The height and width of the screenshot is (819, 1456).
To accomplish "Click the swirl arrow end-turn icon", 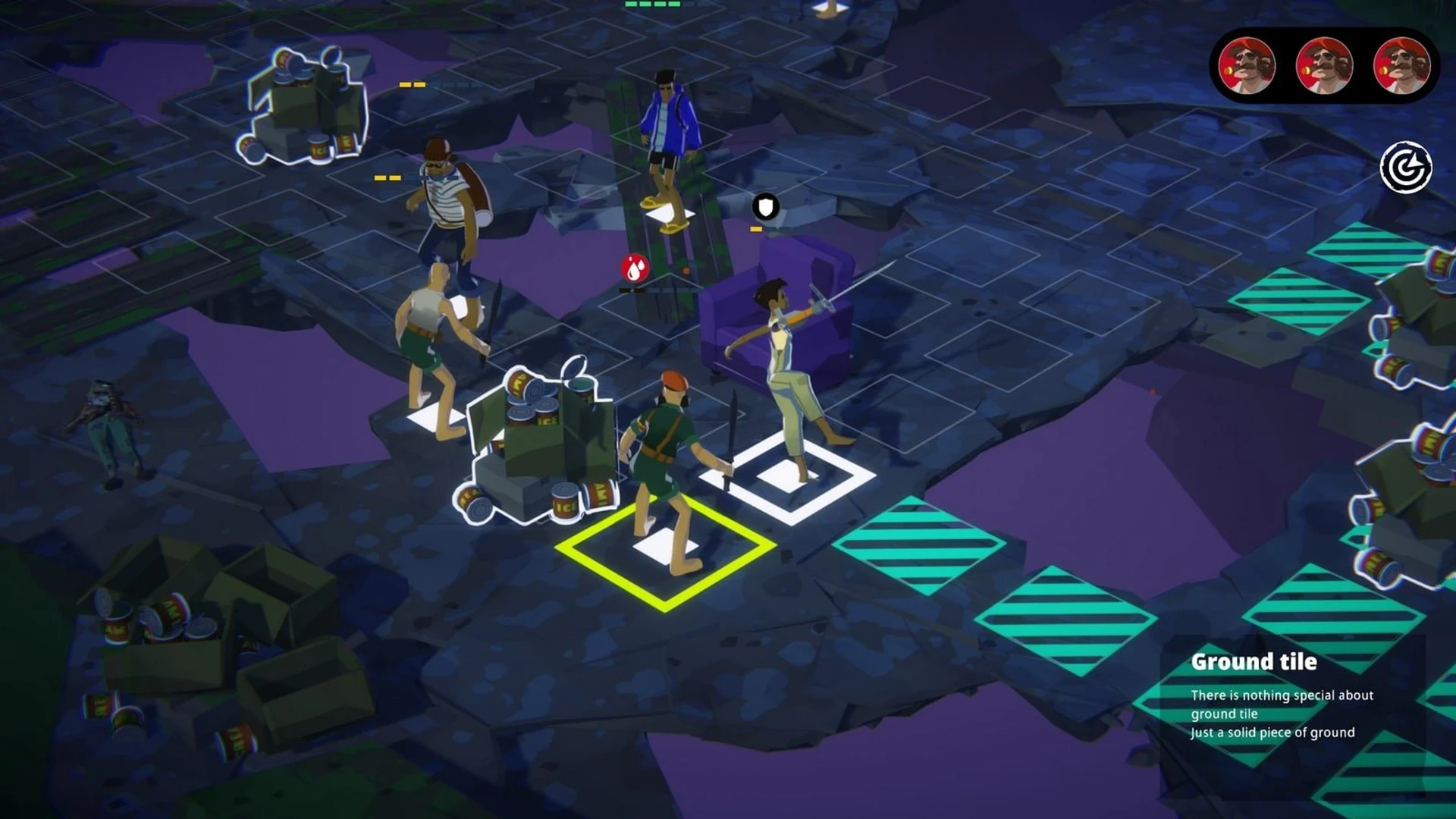I will [x=1406, y=168].
